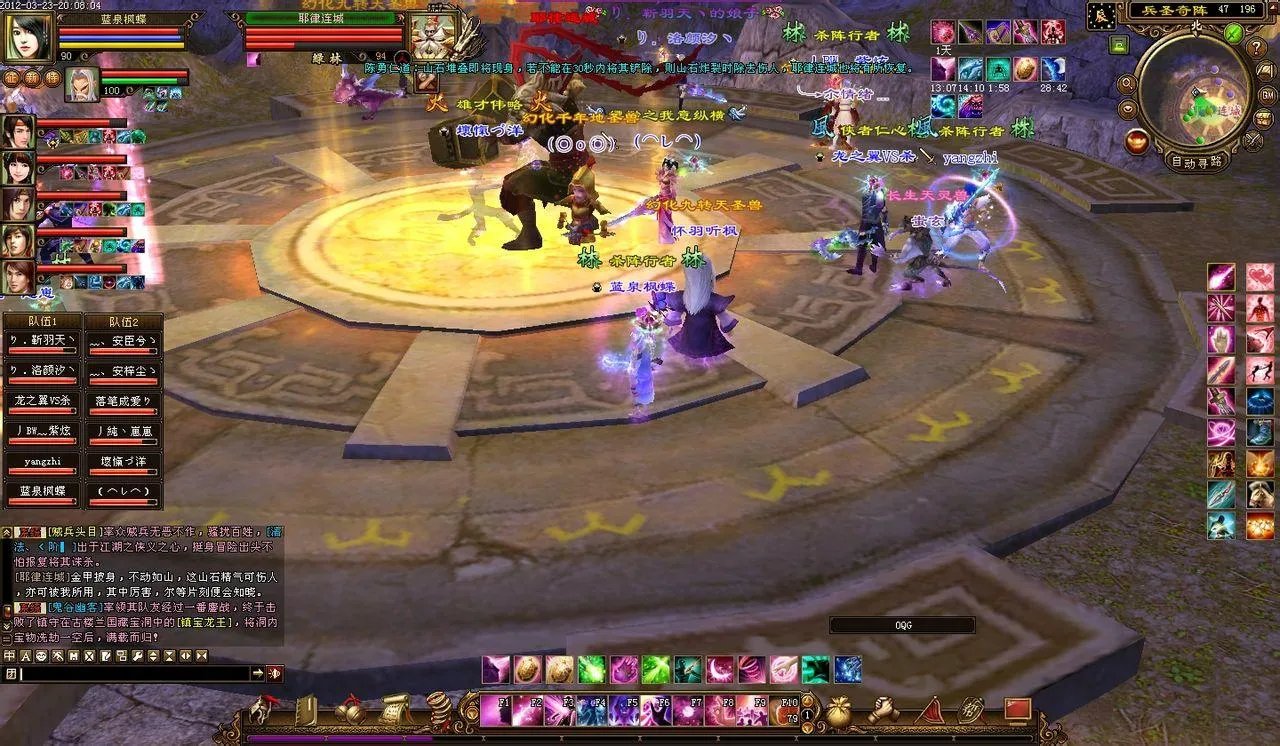Select raid member 龙之翼VS杀
Viewport: 1280px width, 746px height.
(41, 402)
